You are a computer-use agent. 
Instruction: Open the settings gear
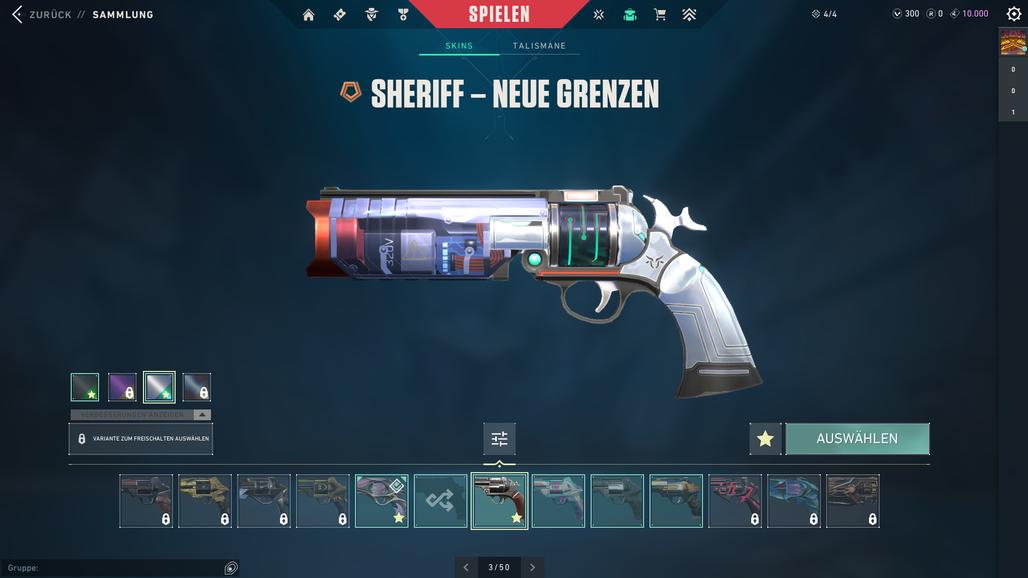(1014, 14)
